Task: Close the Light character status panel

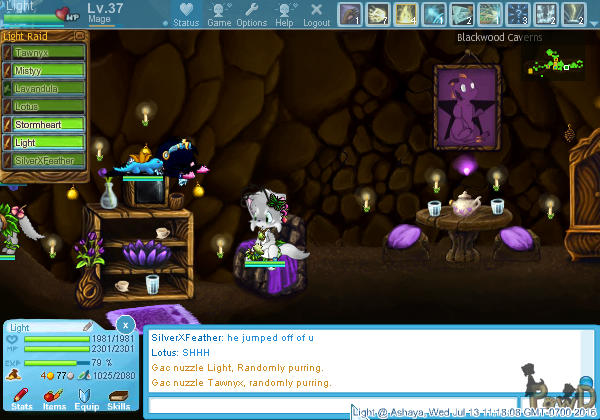Action: 124,325
